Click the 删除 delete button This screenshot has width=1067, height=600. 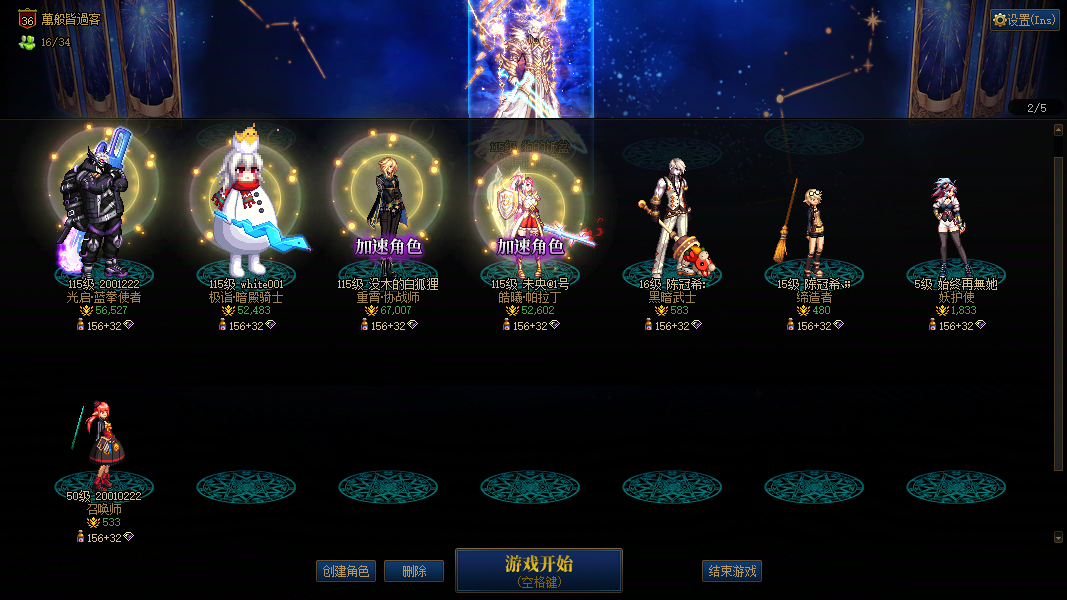click(x=414, y=571)
